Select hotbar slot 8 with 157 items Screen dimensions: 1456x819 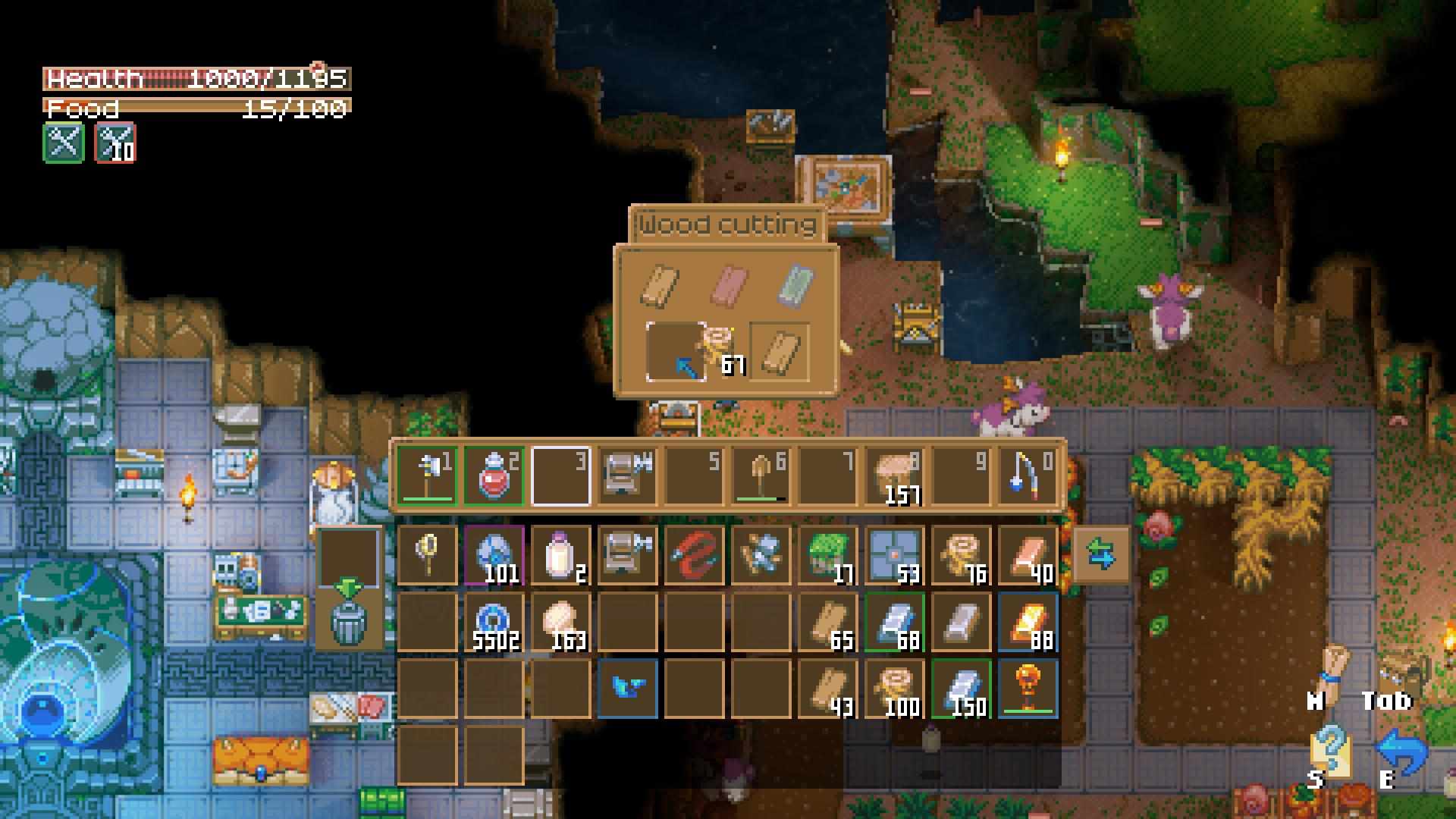[x=894, y=476]
